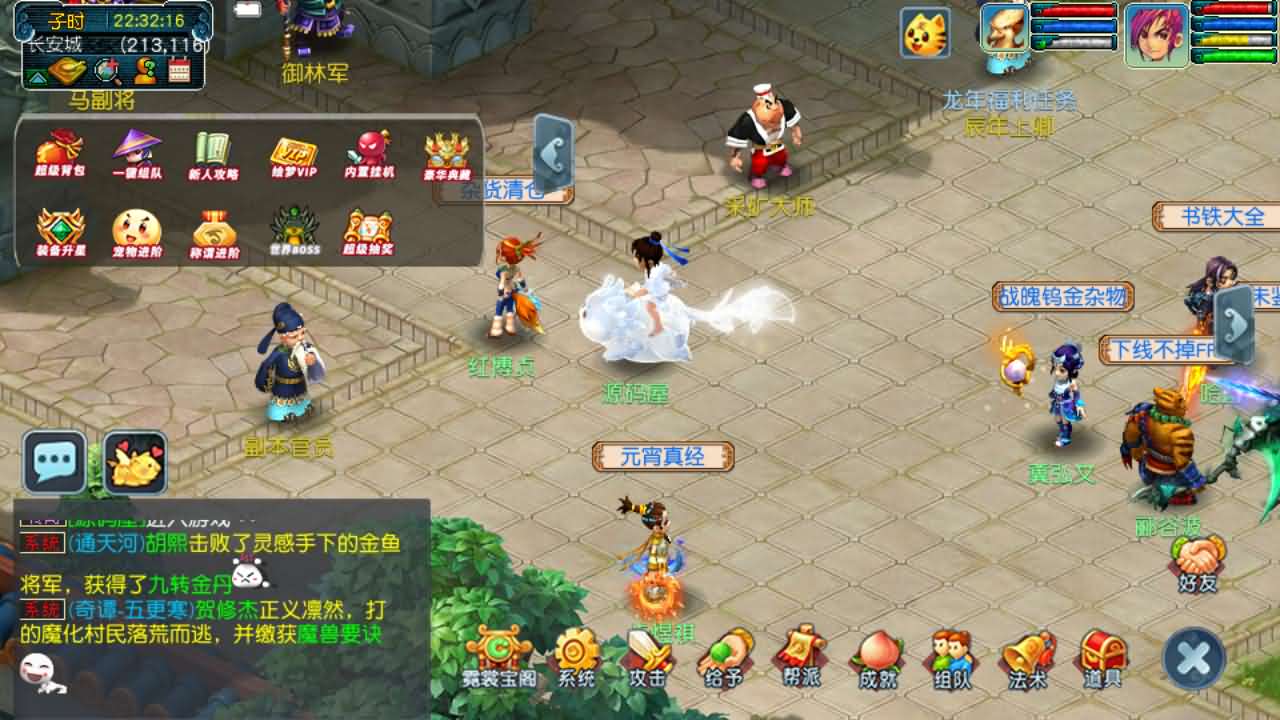Open the 帮派 guild scroll menu
This screenshot has width=1280, height=720.
(x=801, y=656)
